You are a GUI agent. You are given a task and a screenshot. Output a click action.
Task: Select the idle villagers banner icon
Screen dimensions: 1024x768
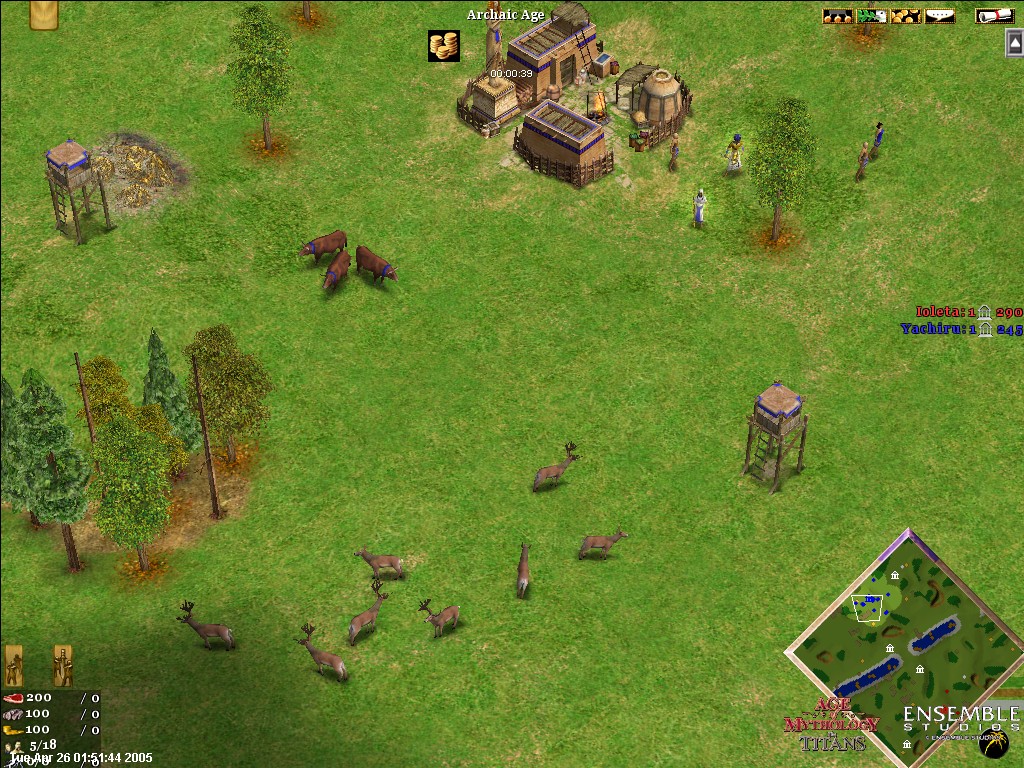14,664
